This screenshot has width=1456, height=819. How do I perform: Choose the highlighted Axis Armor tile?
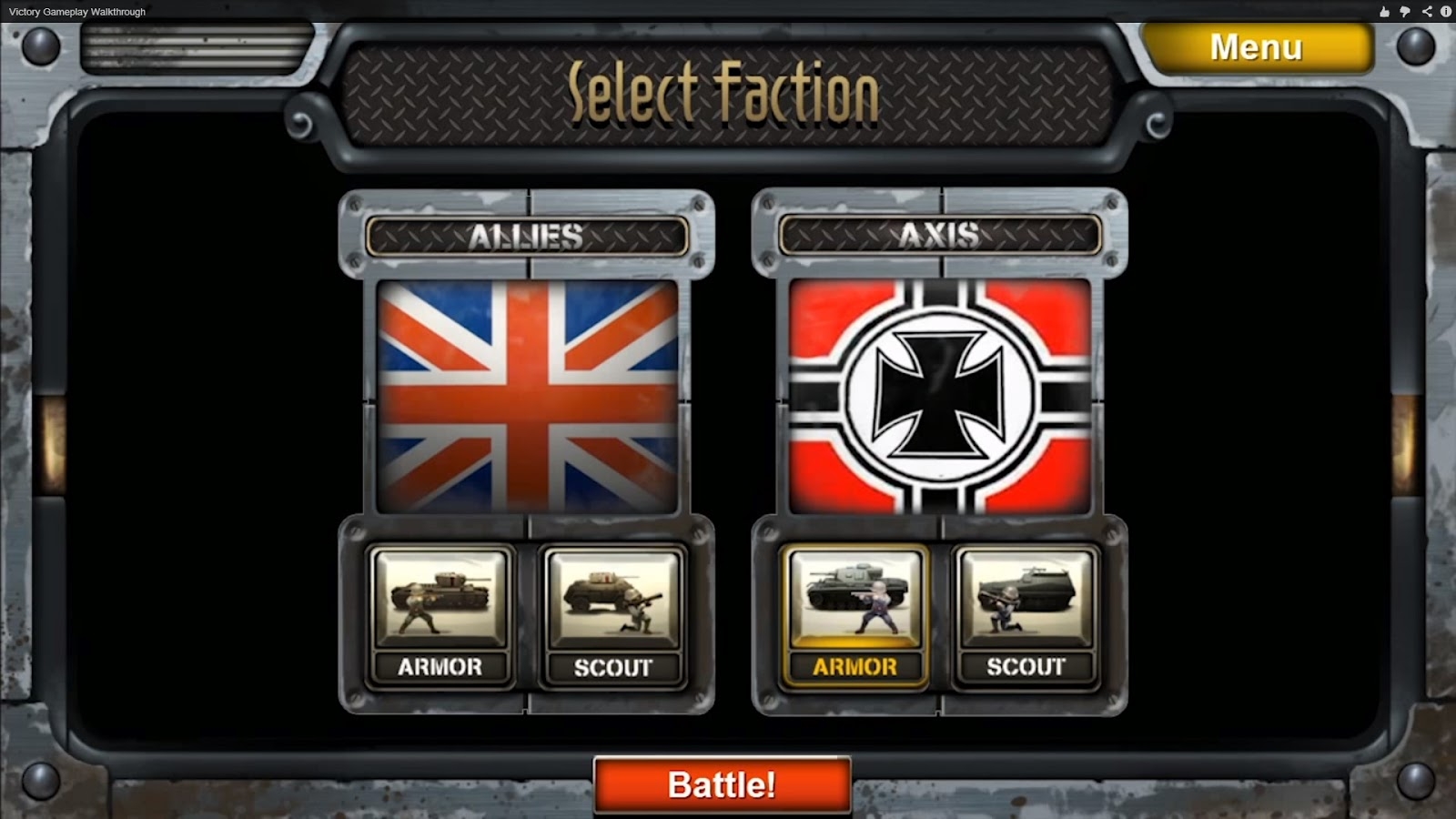(x=854, y=617)
